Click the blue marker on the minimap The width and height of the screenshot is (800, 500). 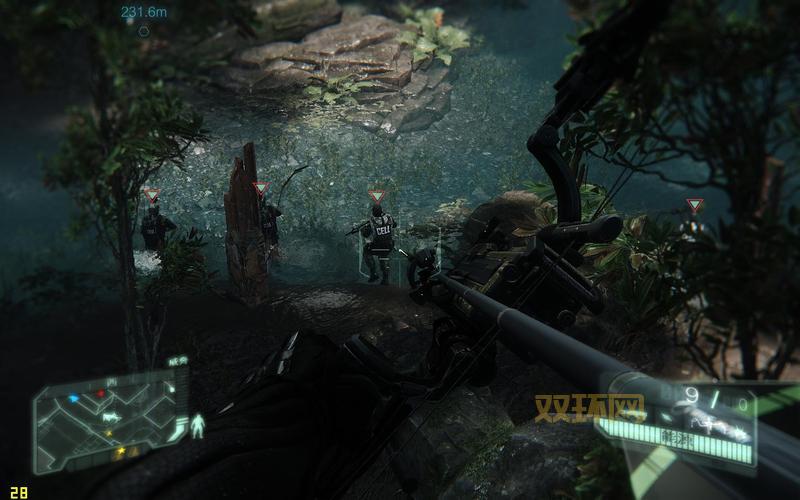click(74, 398)
